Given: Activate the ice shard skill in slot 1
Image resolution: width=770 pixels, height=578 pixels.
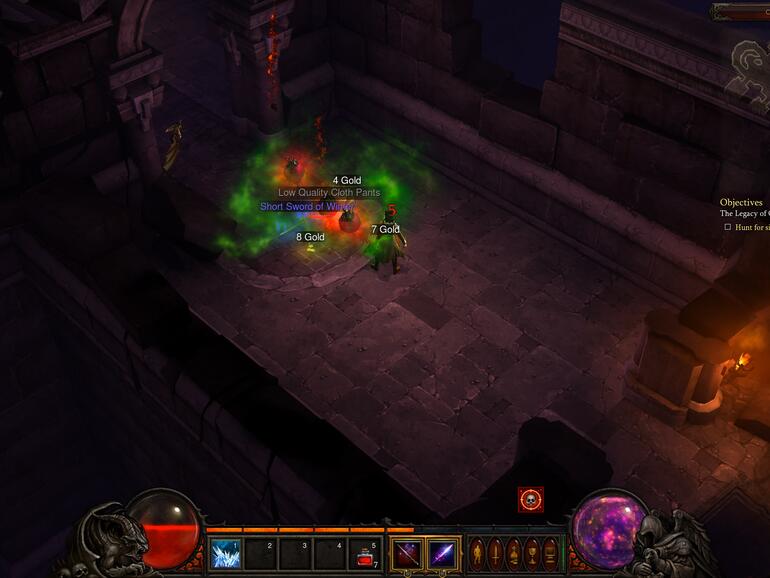Looking at the screenshot, I should 226,554.
